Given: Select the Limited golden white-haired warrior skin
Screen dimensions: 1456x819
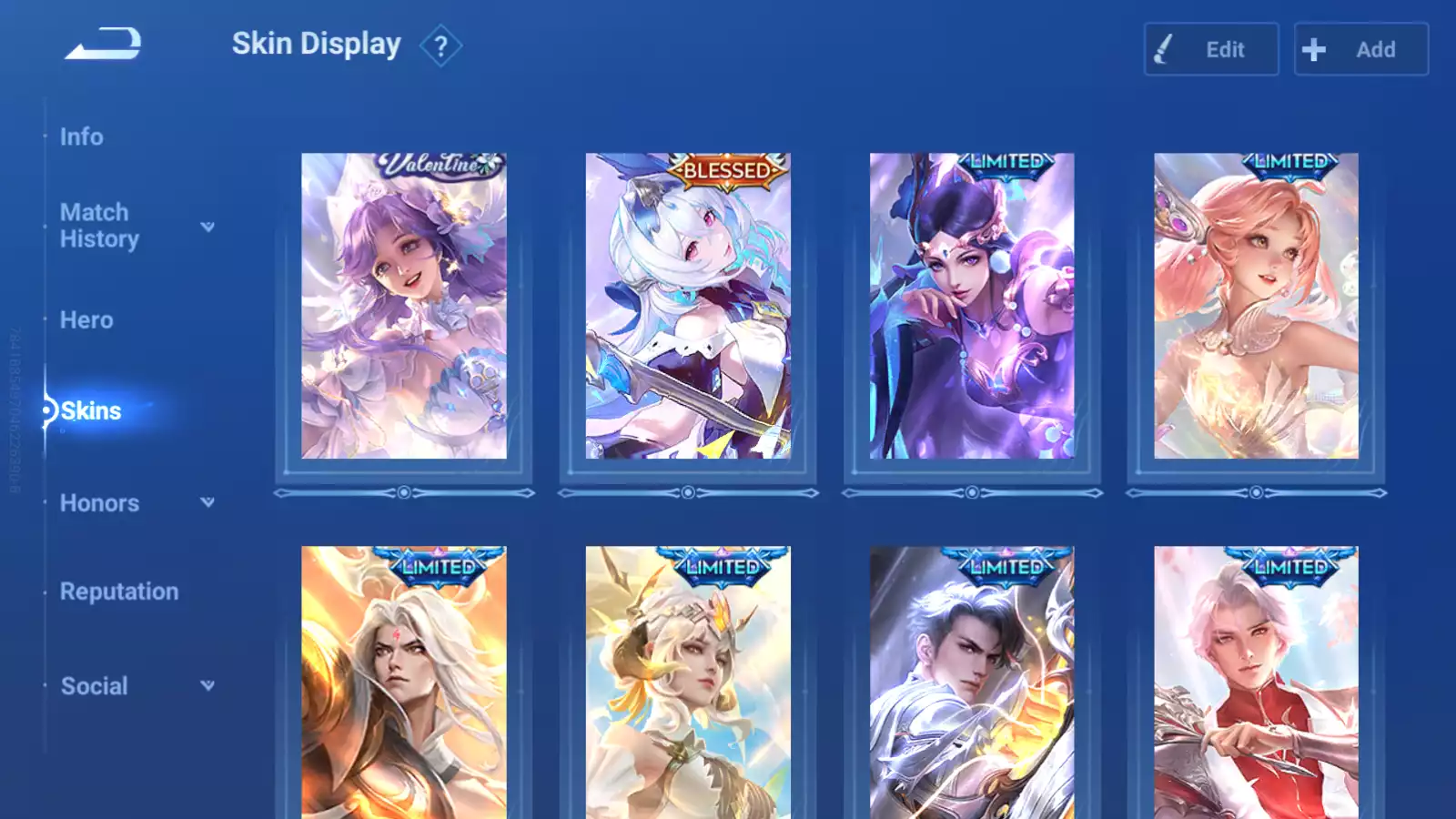Looking at the screenshot, I should pyautogui.click(x=404, y=682).
